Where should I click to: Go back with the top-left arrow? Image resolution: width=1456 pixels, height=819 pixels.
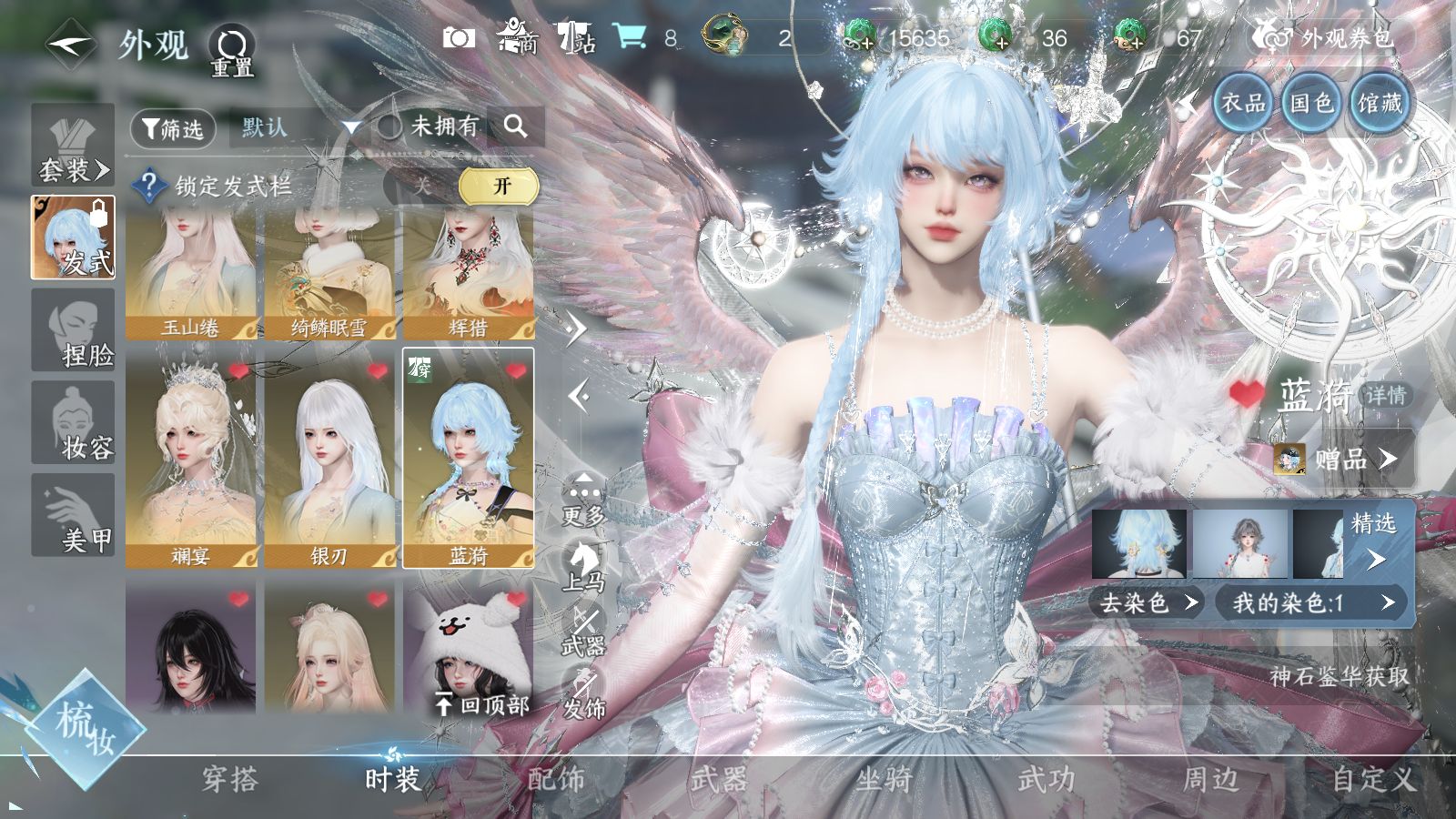pyautogui.click(x=71, y=44)
